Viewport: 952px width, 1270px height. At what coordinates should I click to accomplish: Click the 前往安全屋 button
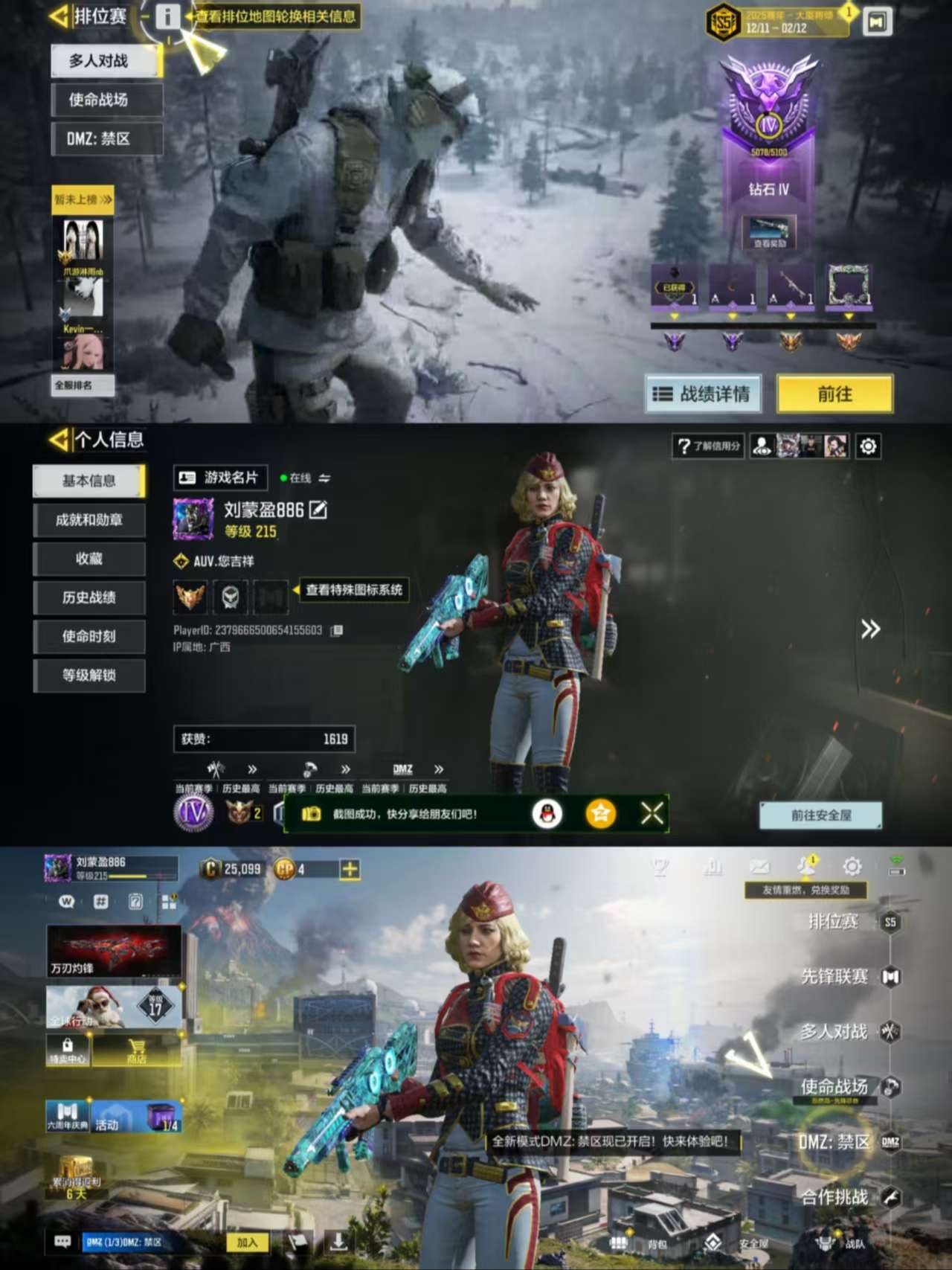point(820,815)
